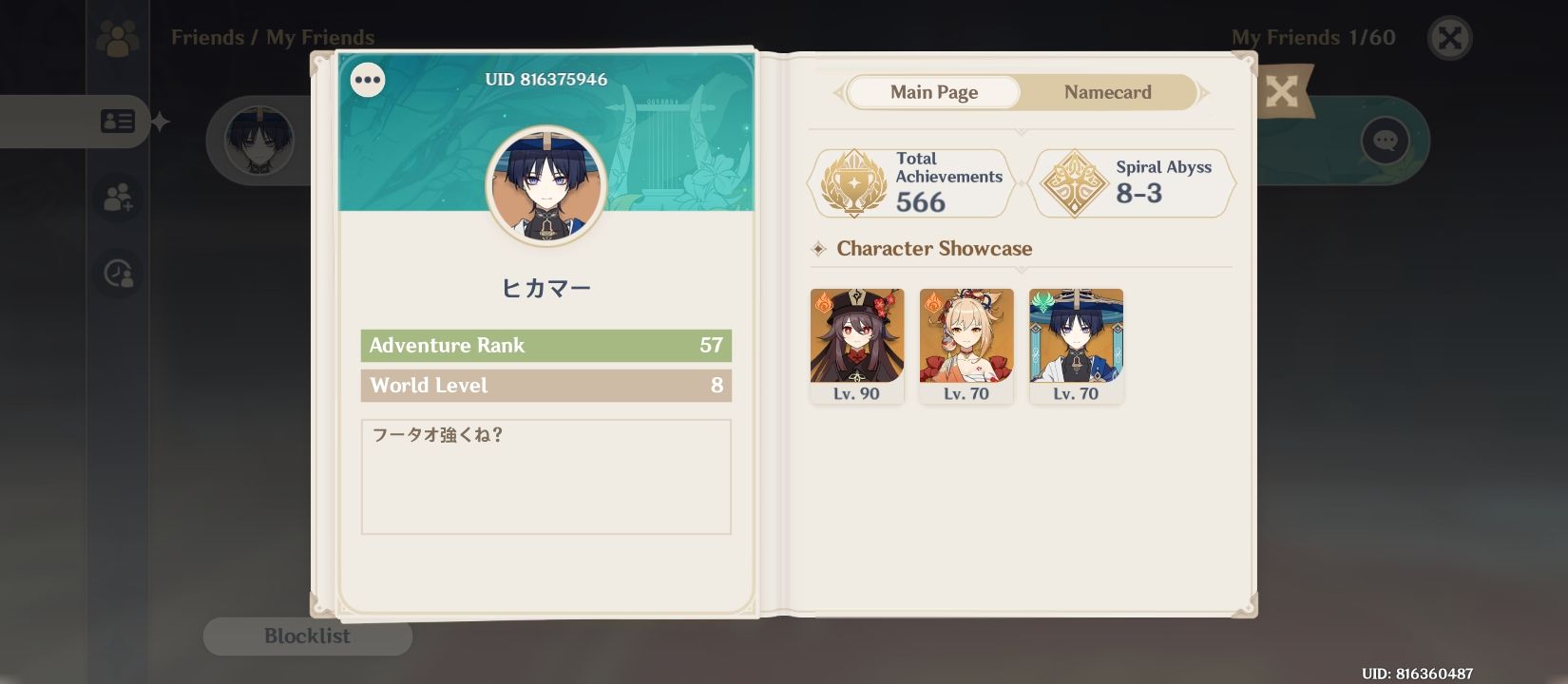The height and width of the screenshot is (684, 1568).
Task: Click the Spiral Abyss emblem icon
Action: pos(1073,182)
